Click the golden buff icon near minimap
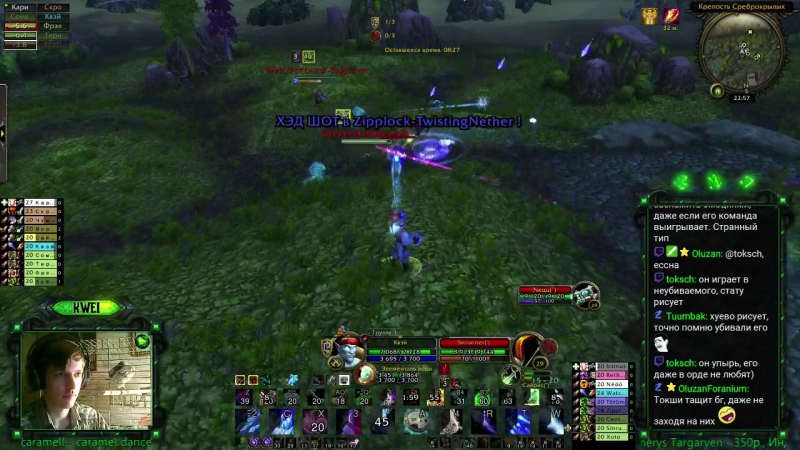This screenshot has height=450, width=800. coord(649,15)
